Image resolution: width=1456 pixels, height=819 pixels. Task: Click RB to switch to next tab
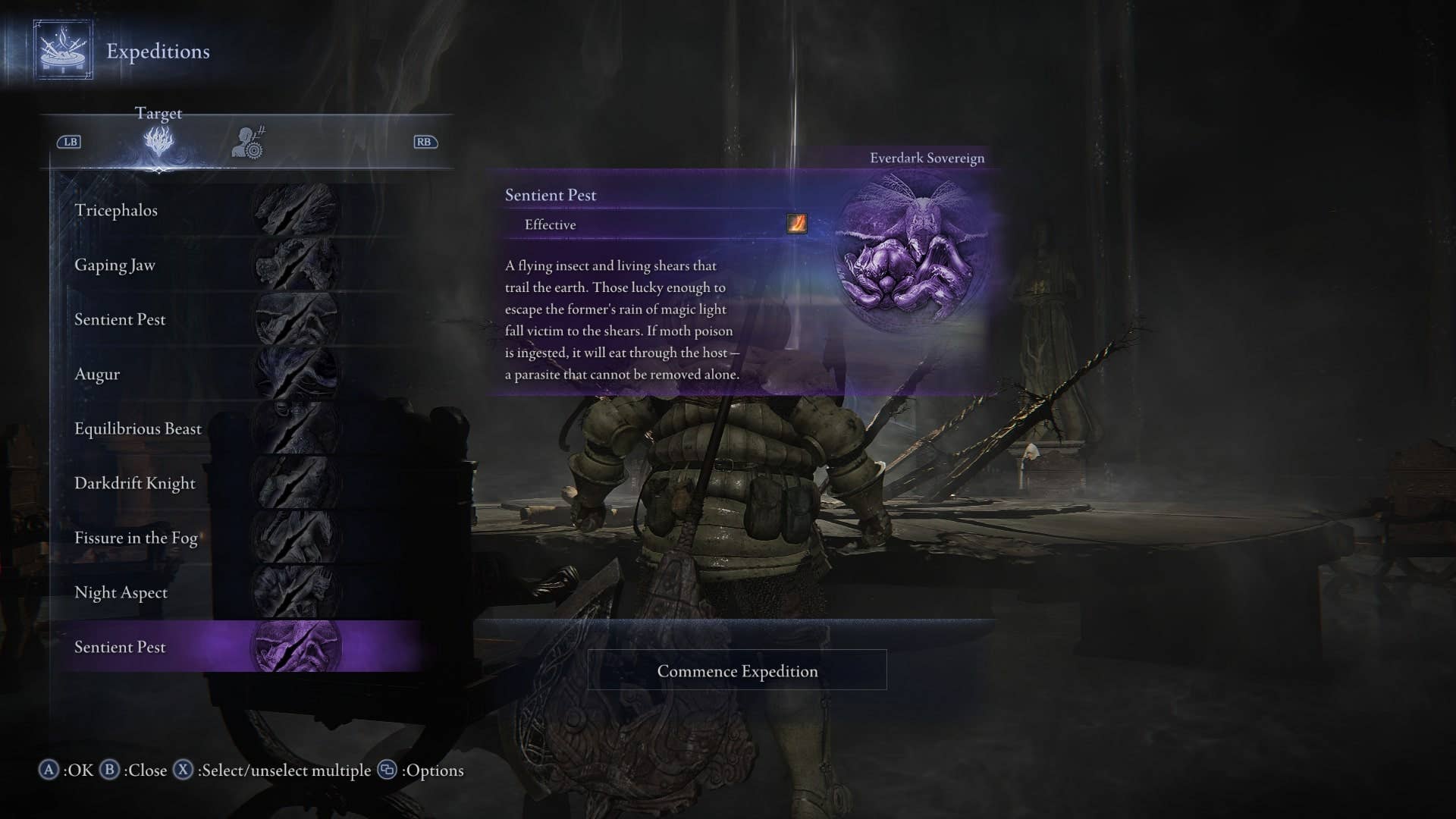[x=424, y=142]
